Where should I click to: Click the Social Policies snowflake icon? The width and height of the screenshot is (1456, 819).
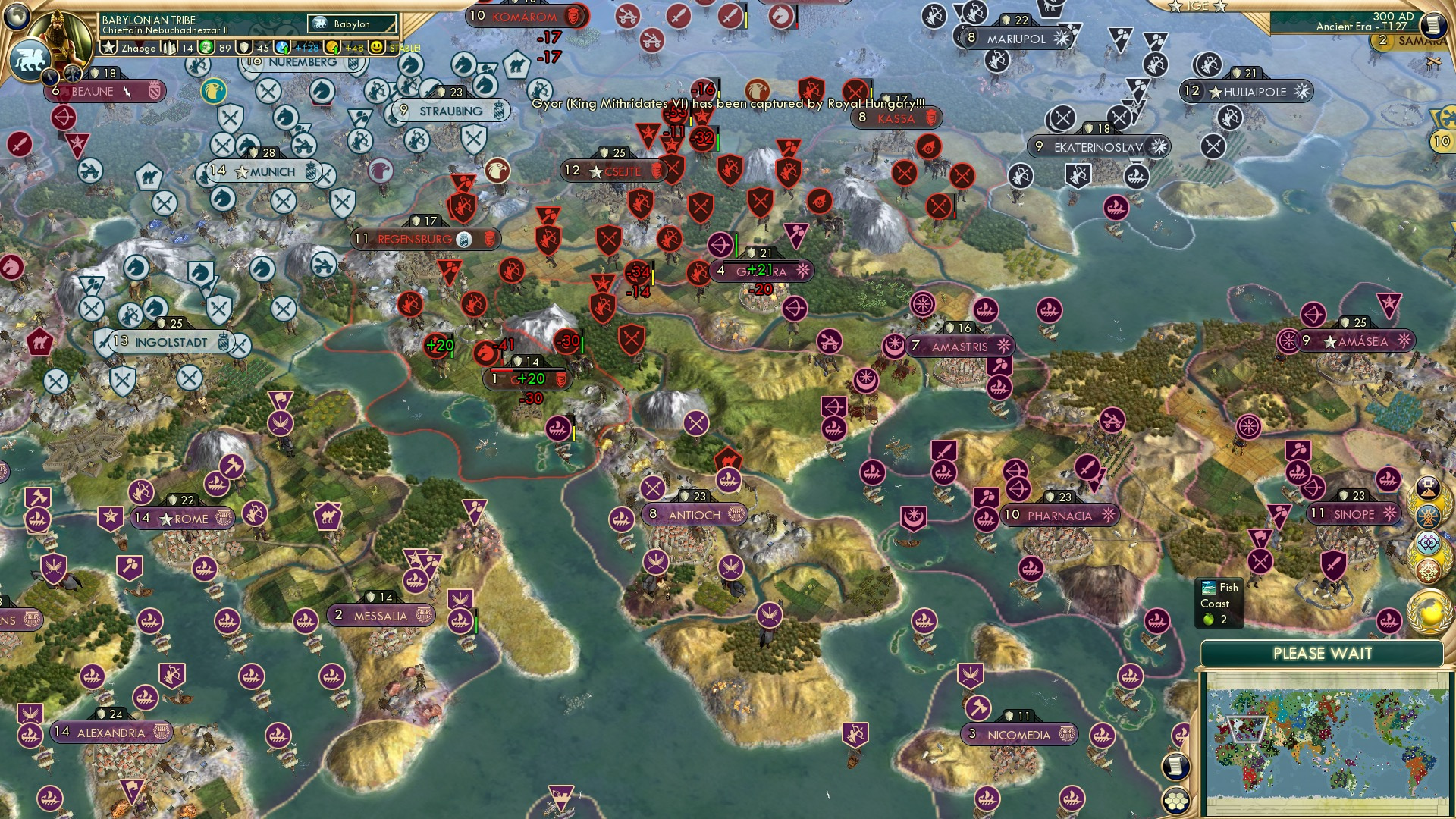[1429, 570]
